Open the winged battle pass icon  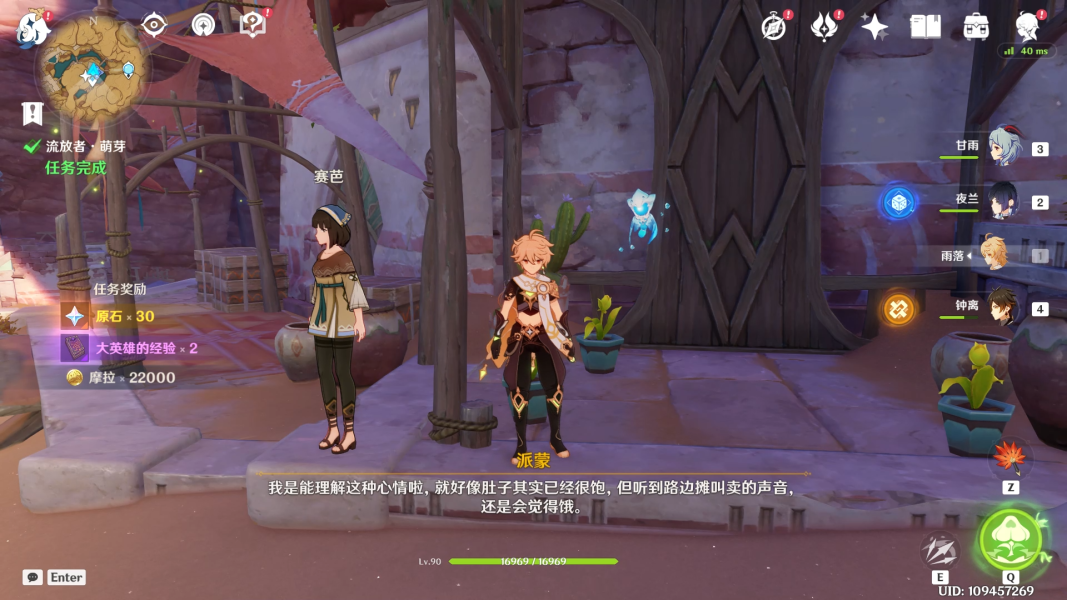point(823,27)
